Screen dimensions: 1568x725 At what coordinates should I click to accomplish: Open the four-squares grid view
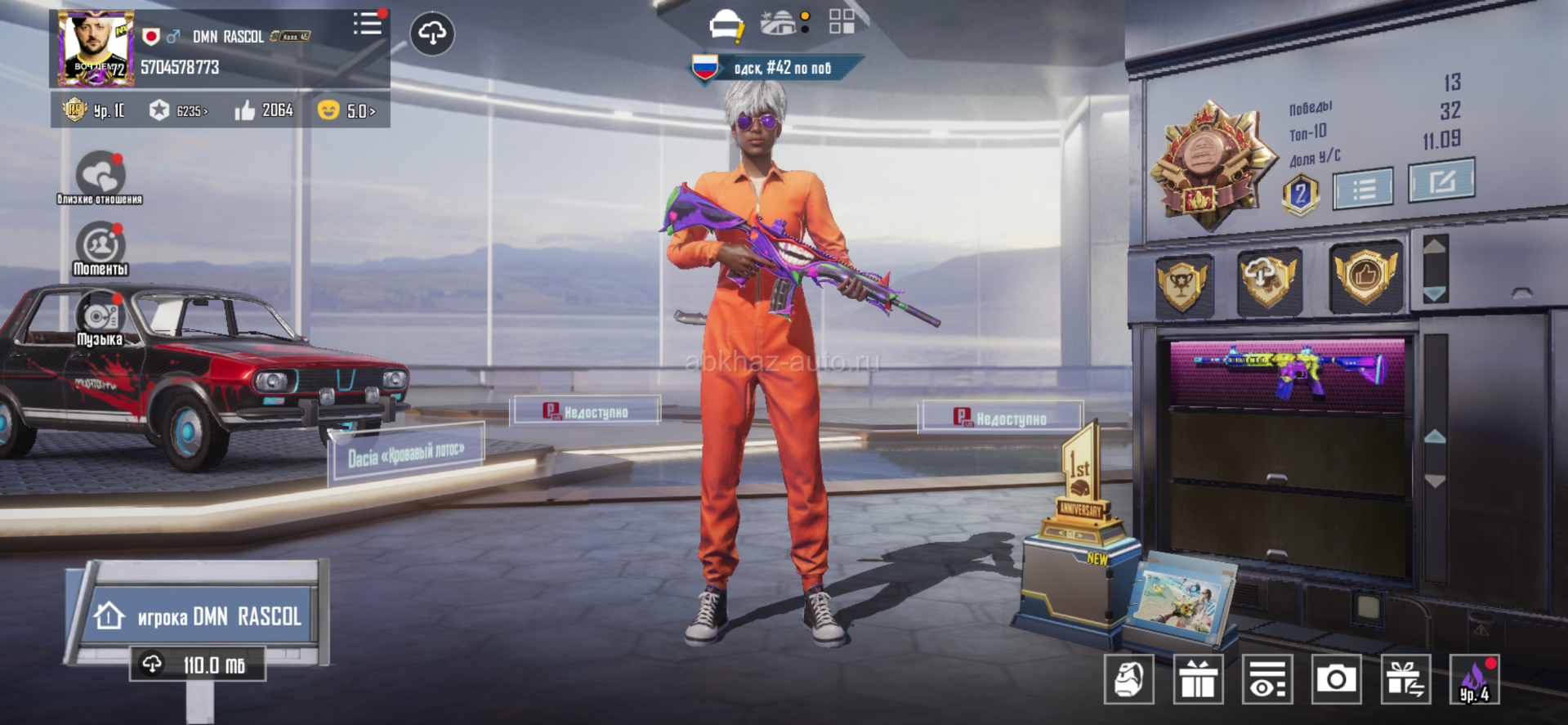(842, 22)
